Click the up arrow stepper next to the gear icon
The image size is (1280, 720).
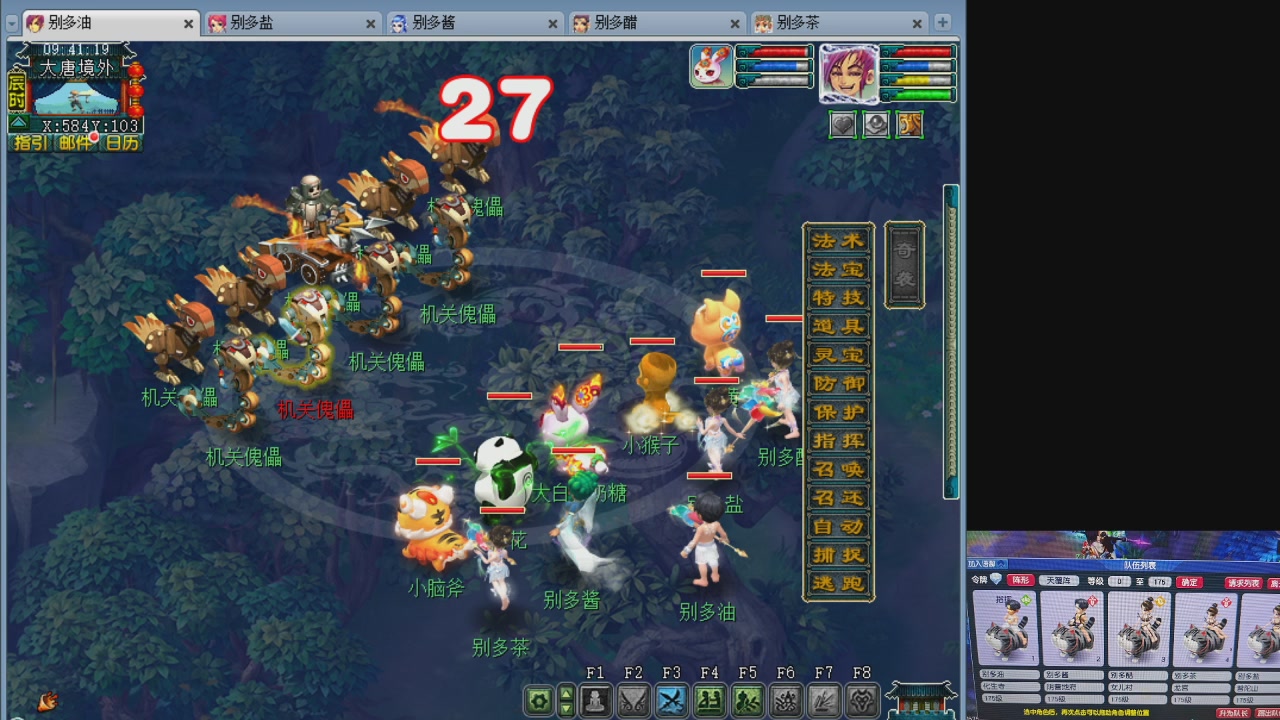(x=566, y=694)
